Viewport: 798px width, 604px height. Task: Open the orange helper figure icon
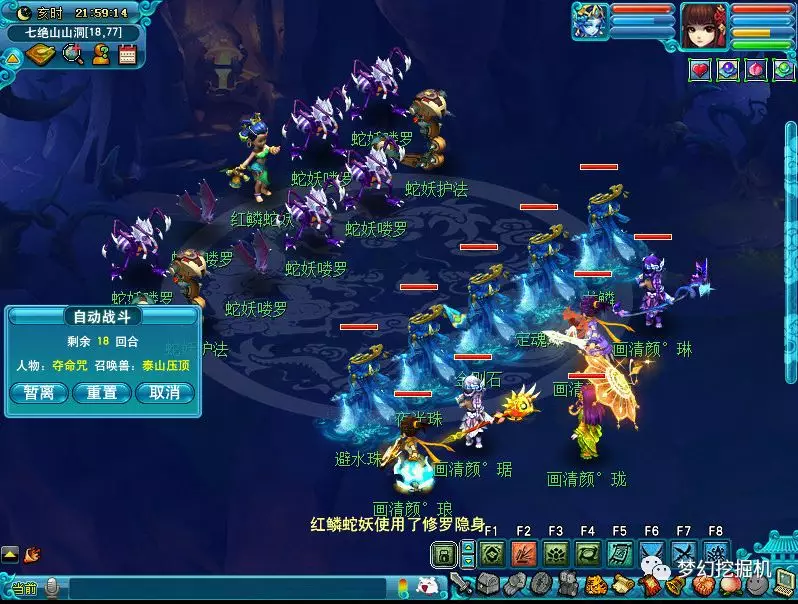coord(100,55)
